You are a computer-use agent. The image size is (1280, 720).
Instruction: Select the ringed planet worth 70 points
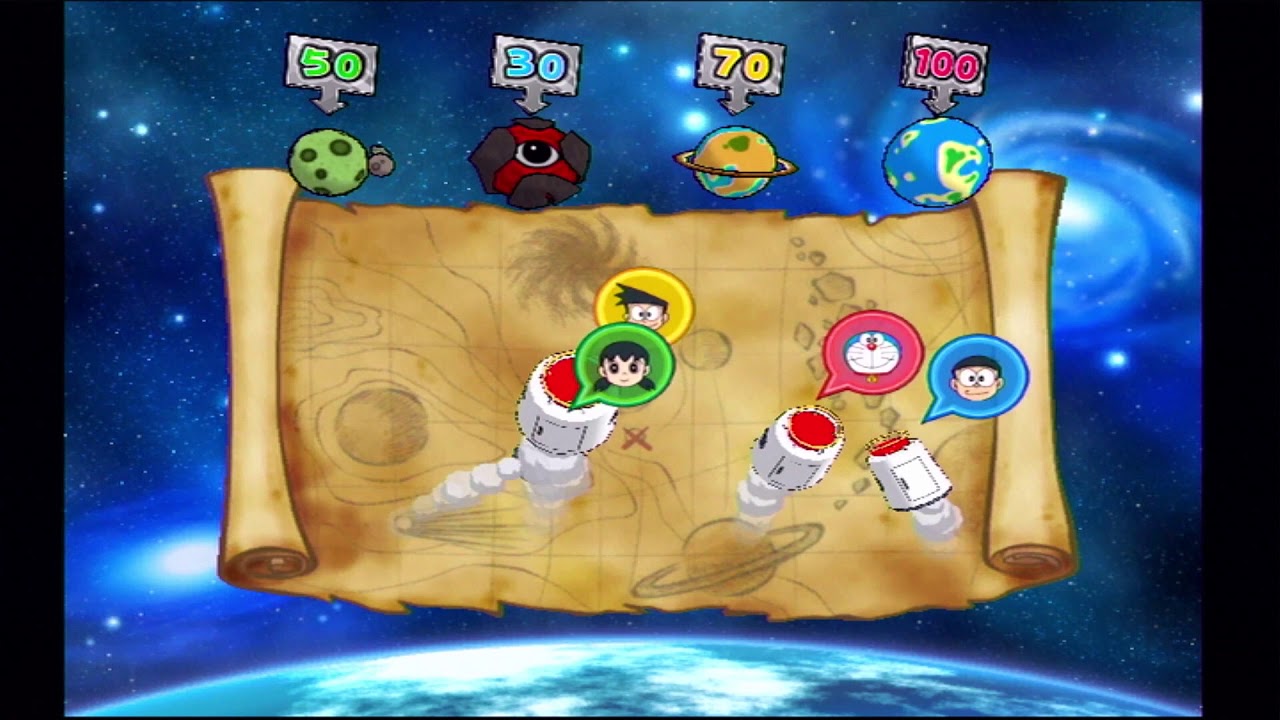click(737, 158)
